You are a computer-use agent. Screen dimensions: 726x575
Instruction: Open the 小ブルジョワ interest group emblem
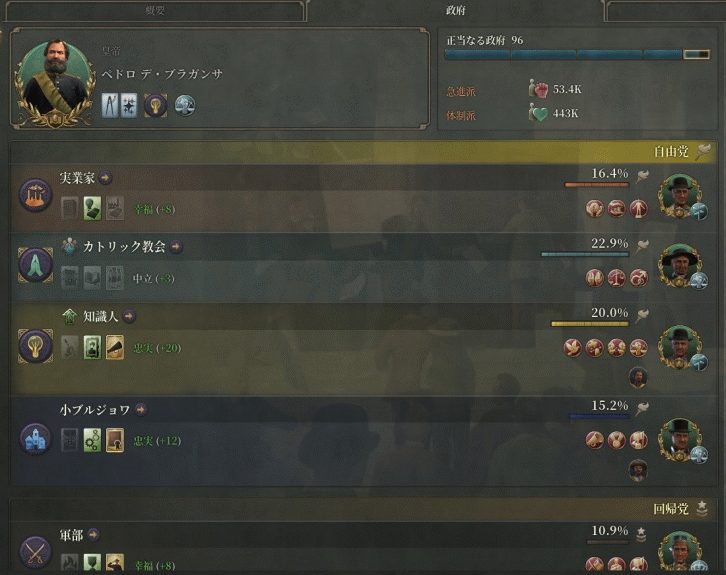coord(36,438)
